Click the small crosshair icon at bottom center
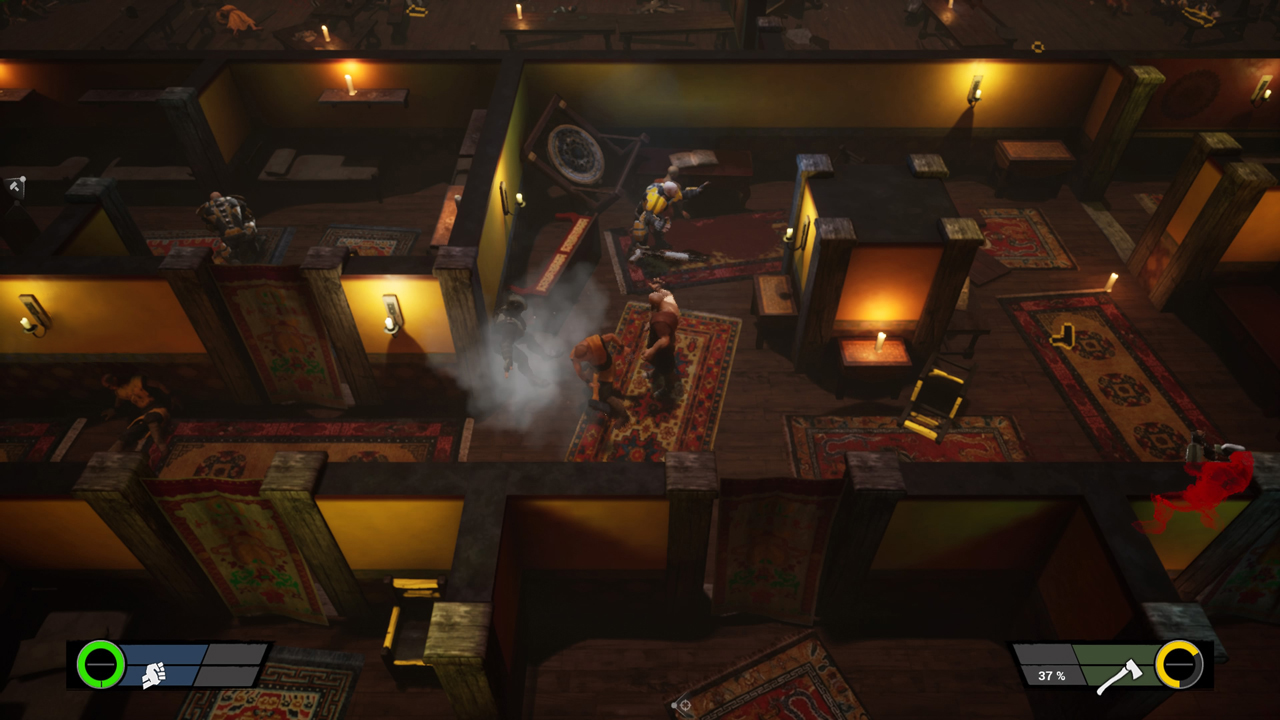 tap(685, 705)
